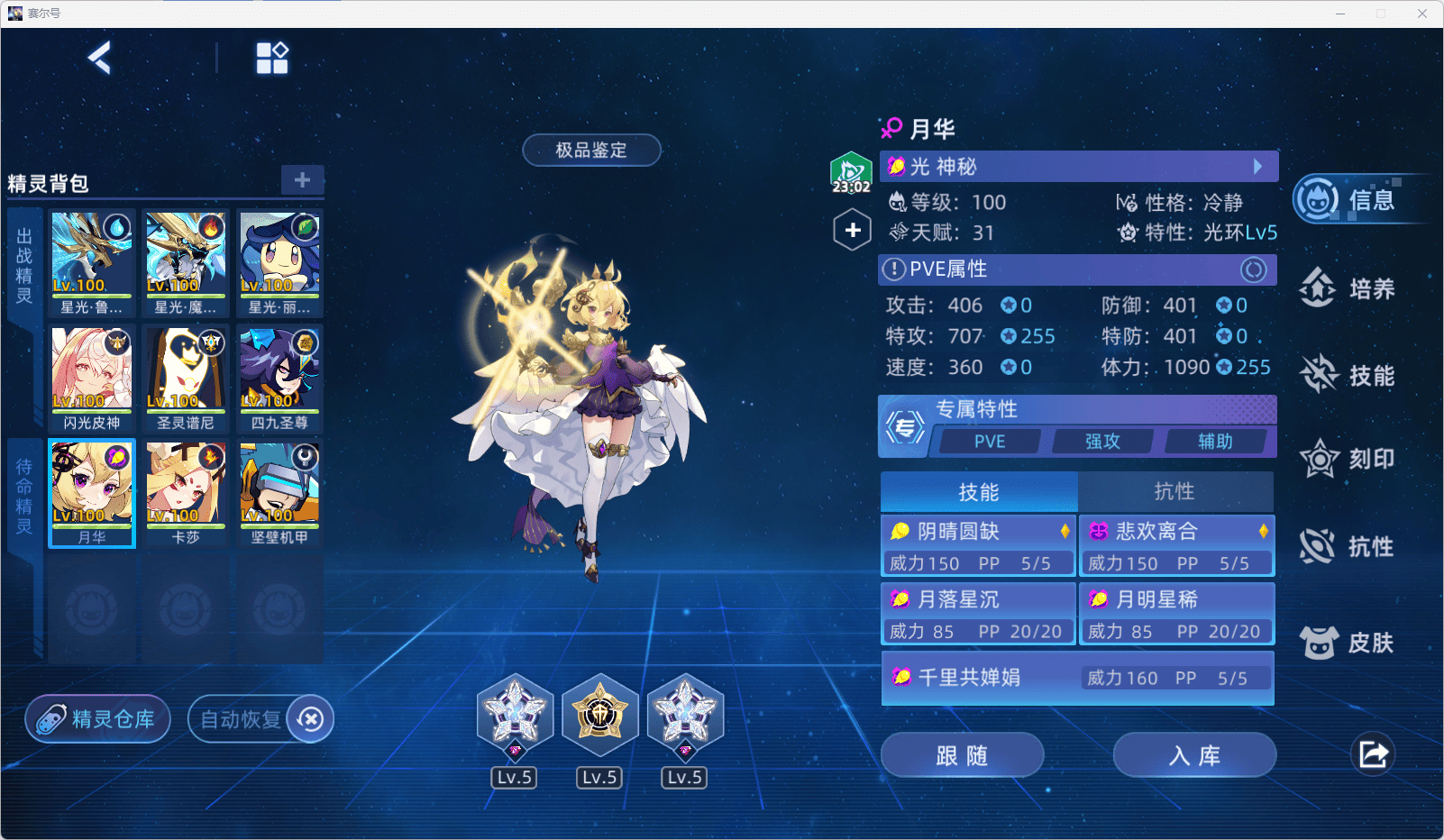Viewport: 1444px width, 840px height.
Task: Go back with the arrow button
Action: point(100,59)
